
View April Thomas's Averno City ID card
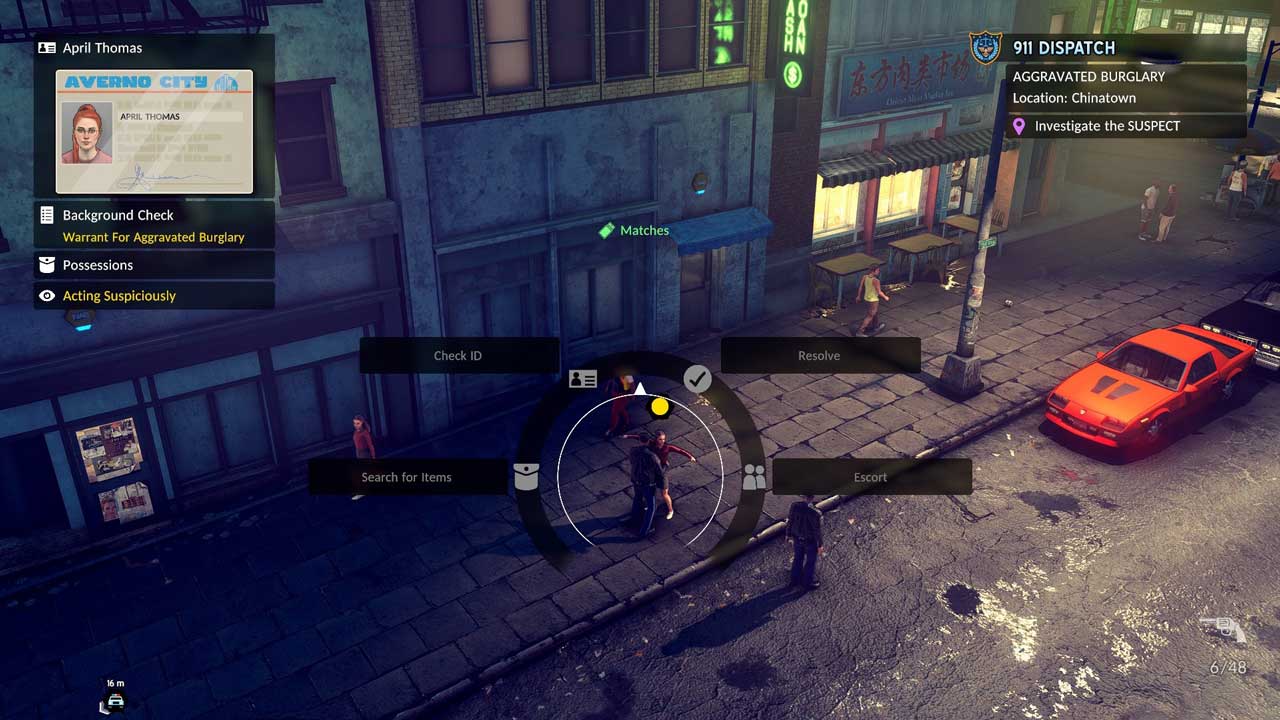(154, 131)
